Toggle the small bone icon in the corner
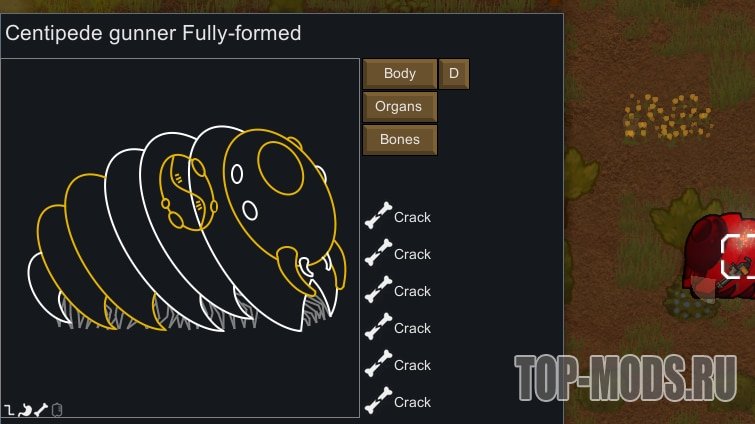The width and height of the screenshot is (755, 424). point(41,410)
